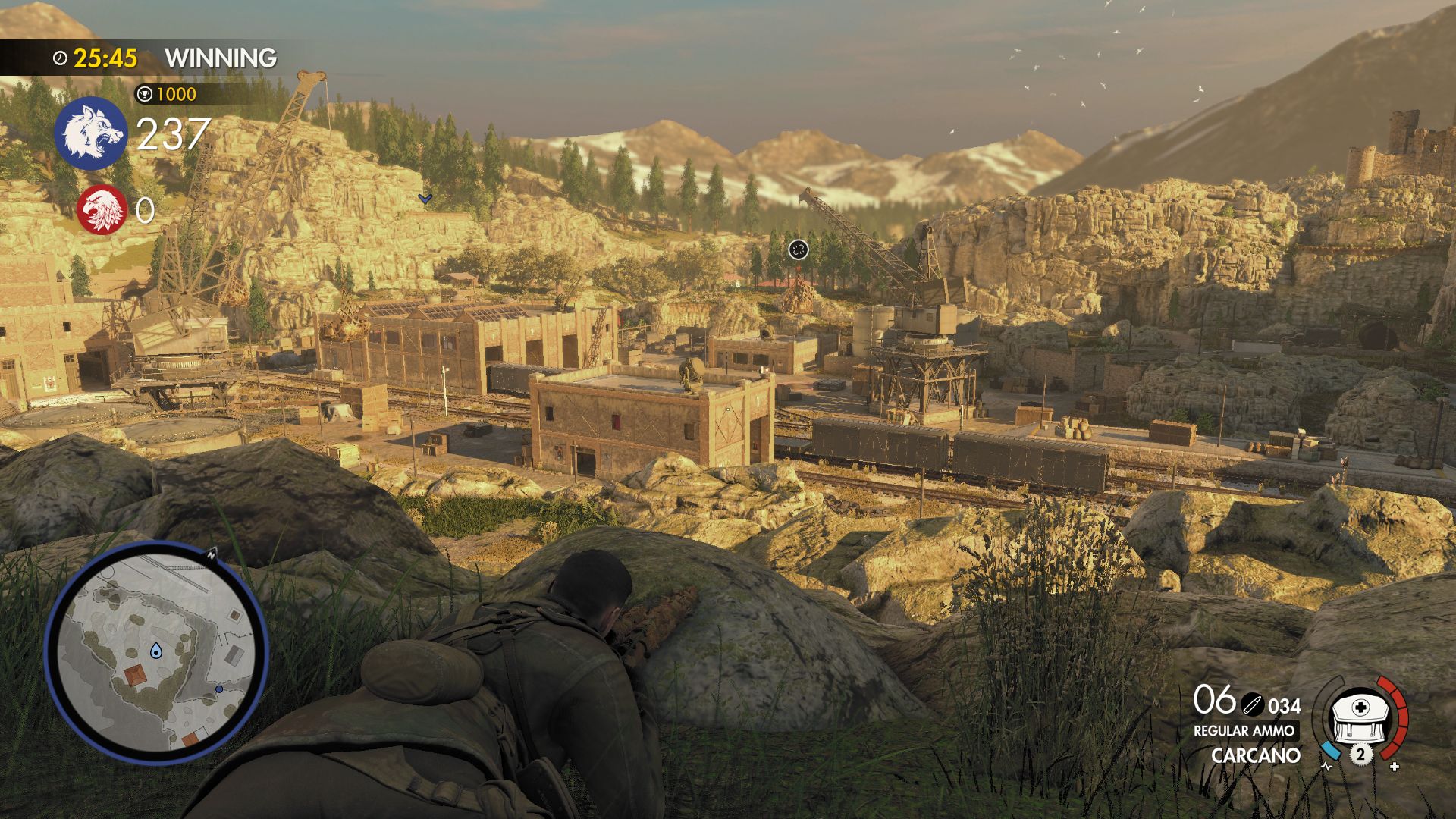Select the medkit item icon
1456x819 pixels.
tap(1360, 717)
